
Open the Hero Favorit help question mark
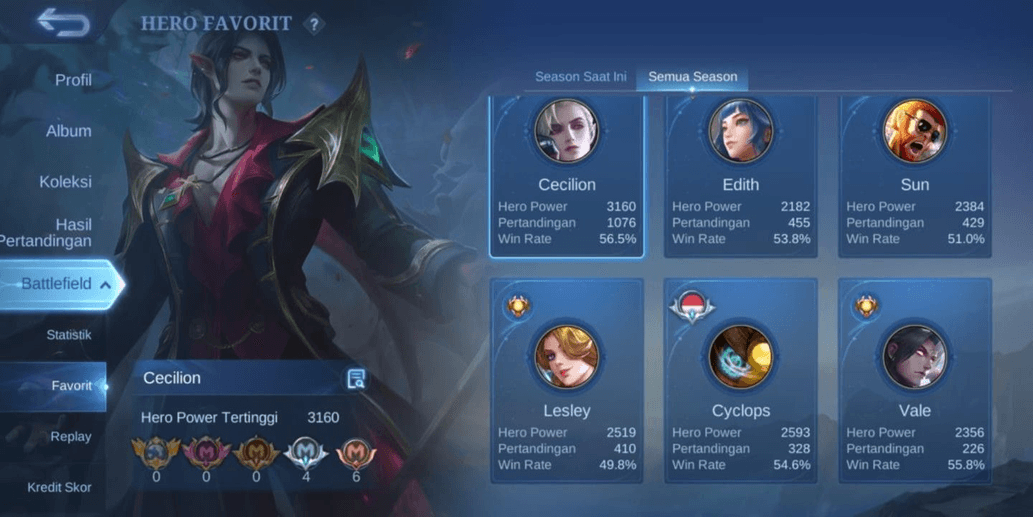coord(314,24)
